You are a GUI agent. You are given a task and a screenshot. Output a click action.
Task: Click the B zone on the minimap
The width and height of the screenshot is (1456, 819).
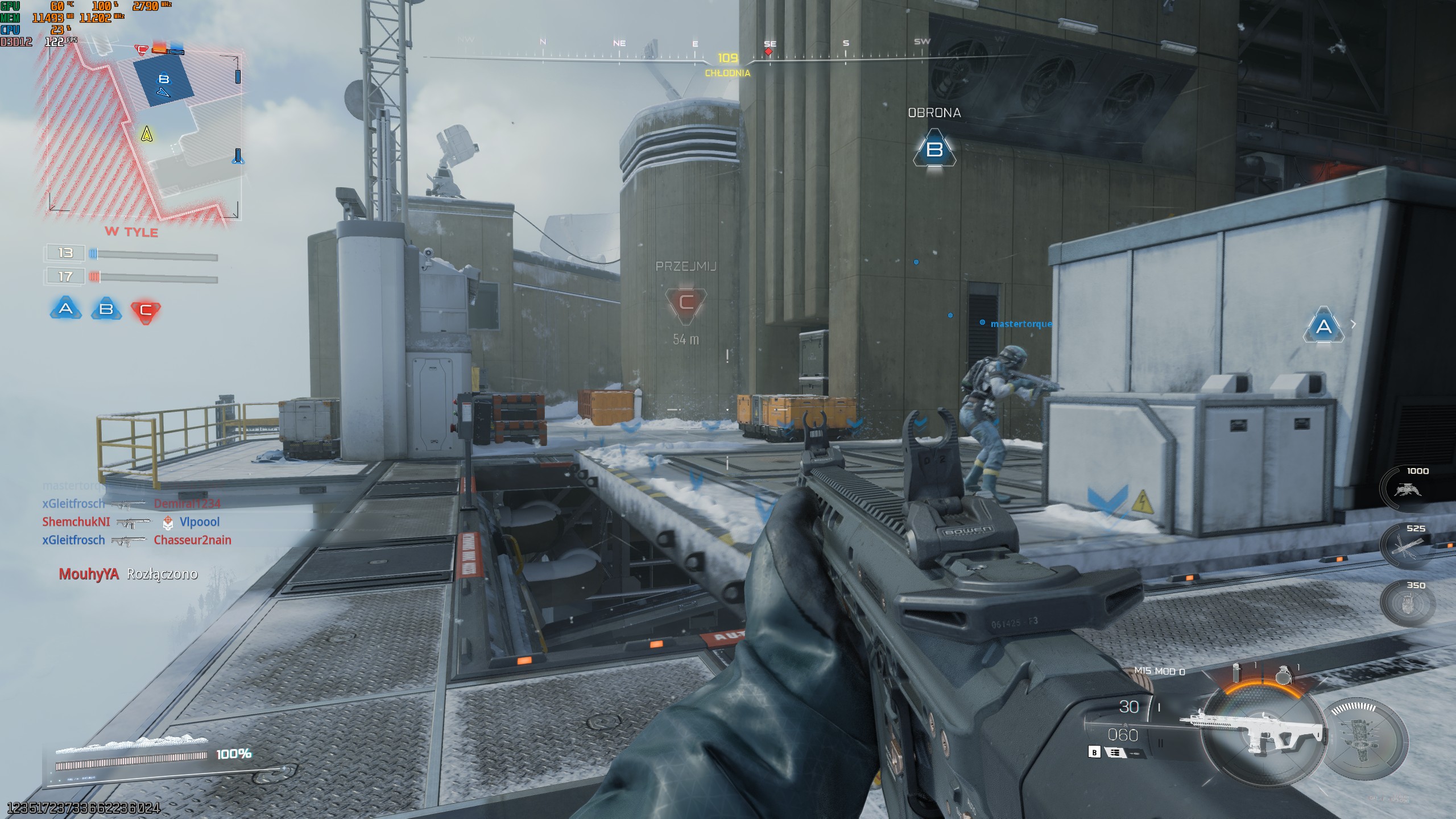[164, 80]
